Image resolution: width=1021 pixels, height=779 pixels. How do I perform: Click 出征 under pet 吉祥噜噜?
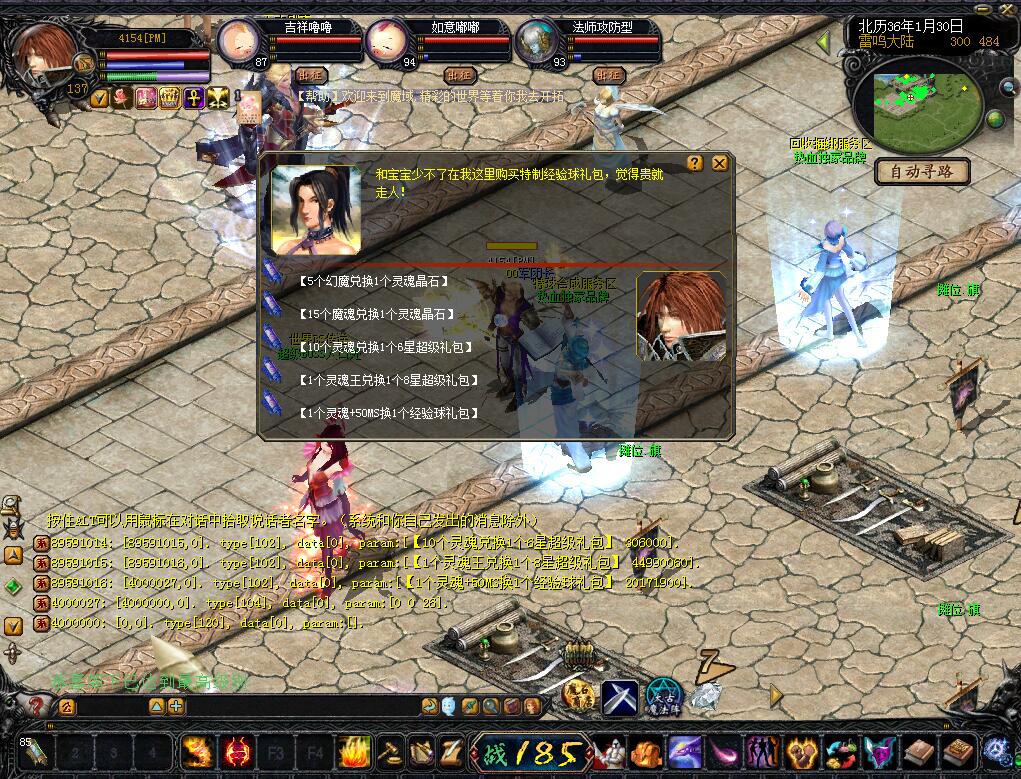[310, 75]
